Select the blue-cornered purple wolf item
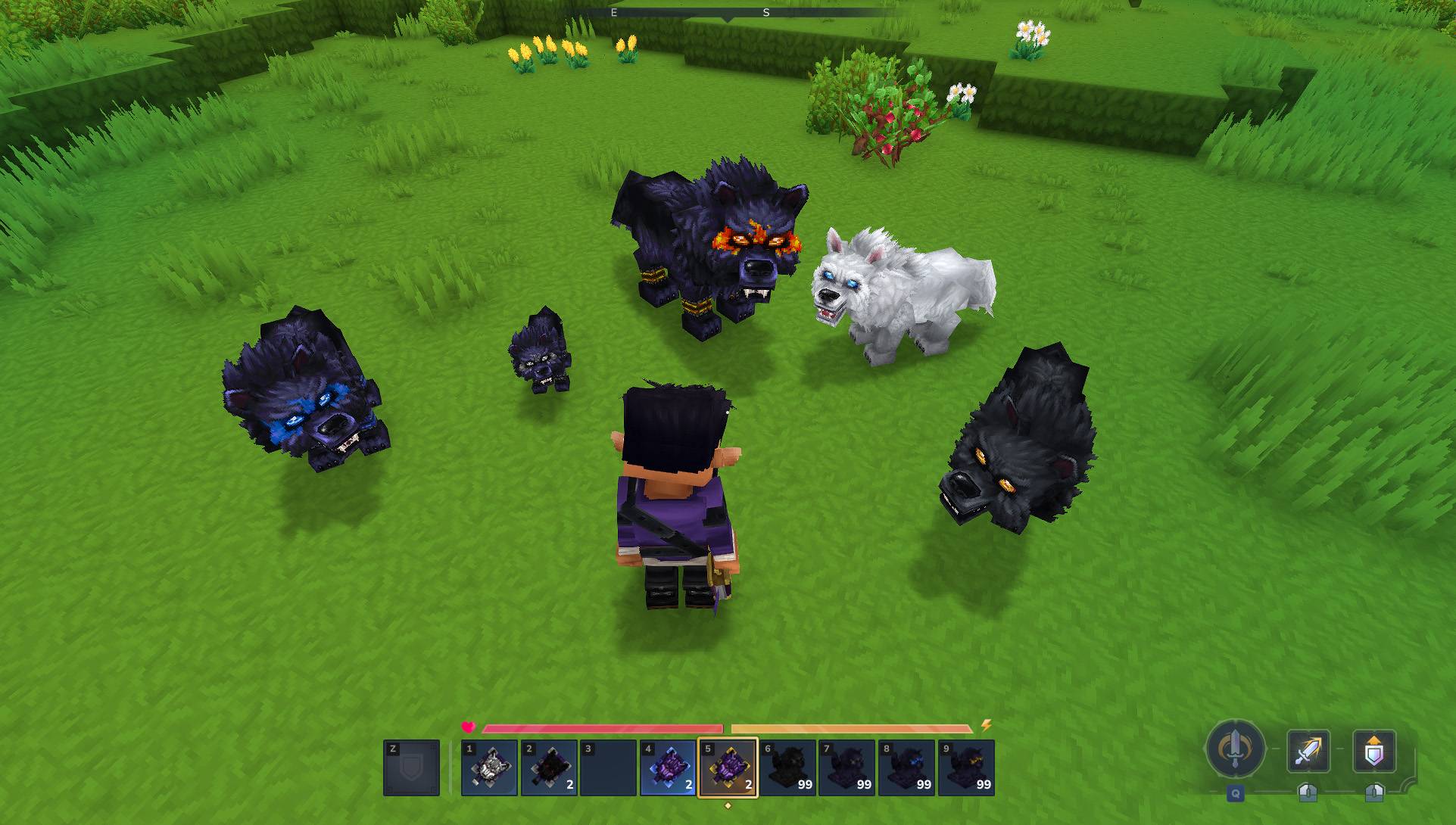The image size is (1456, 825). coord(668,767)
